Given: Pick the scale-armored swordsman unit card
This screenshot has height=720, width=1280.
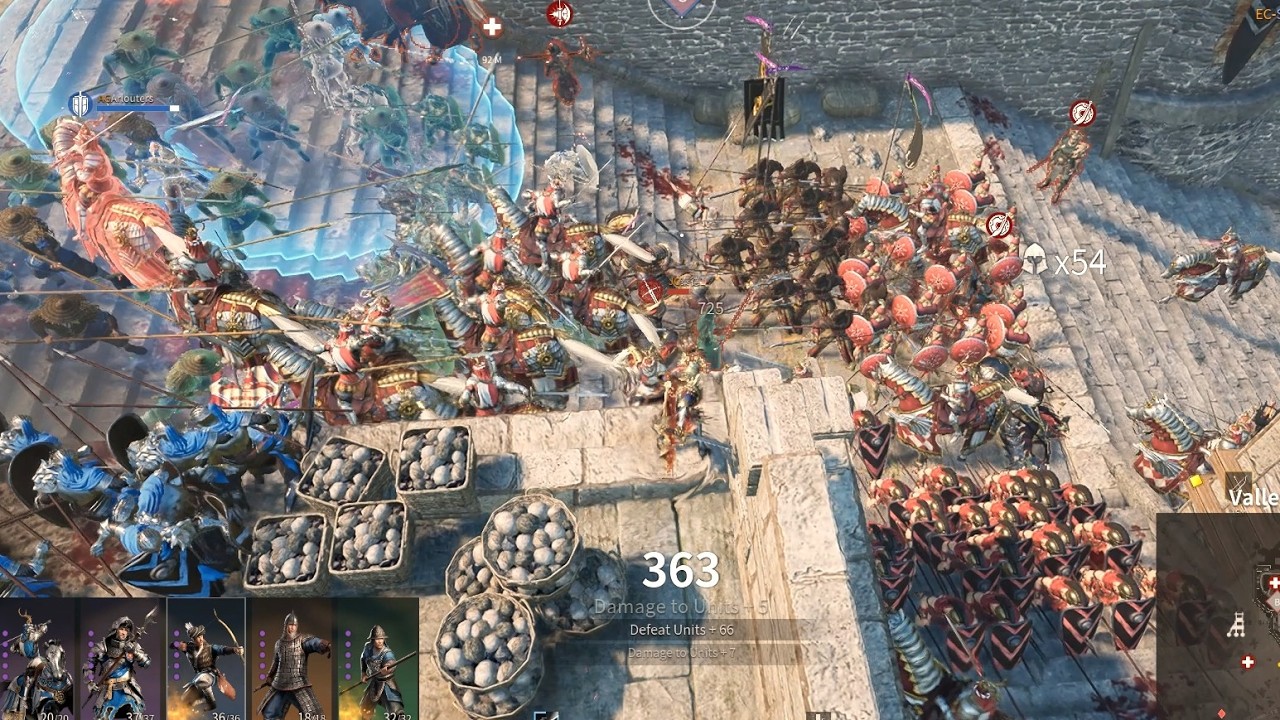Looking at the screenshot, I should tap(291, 658).
